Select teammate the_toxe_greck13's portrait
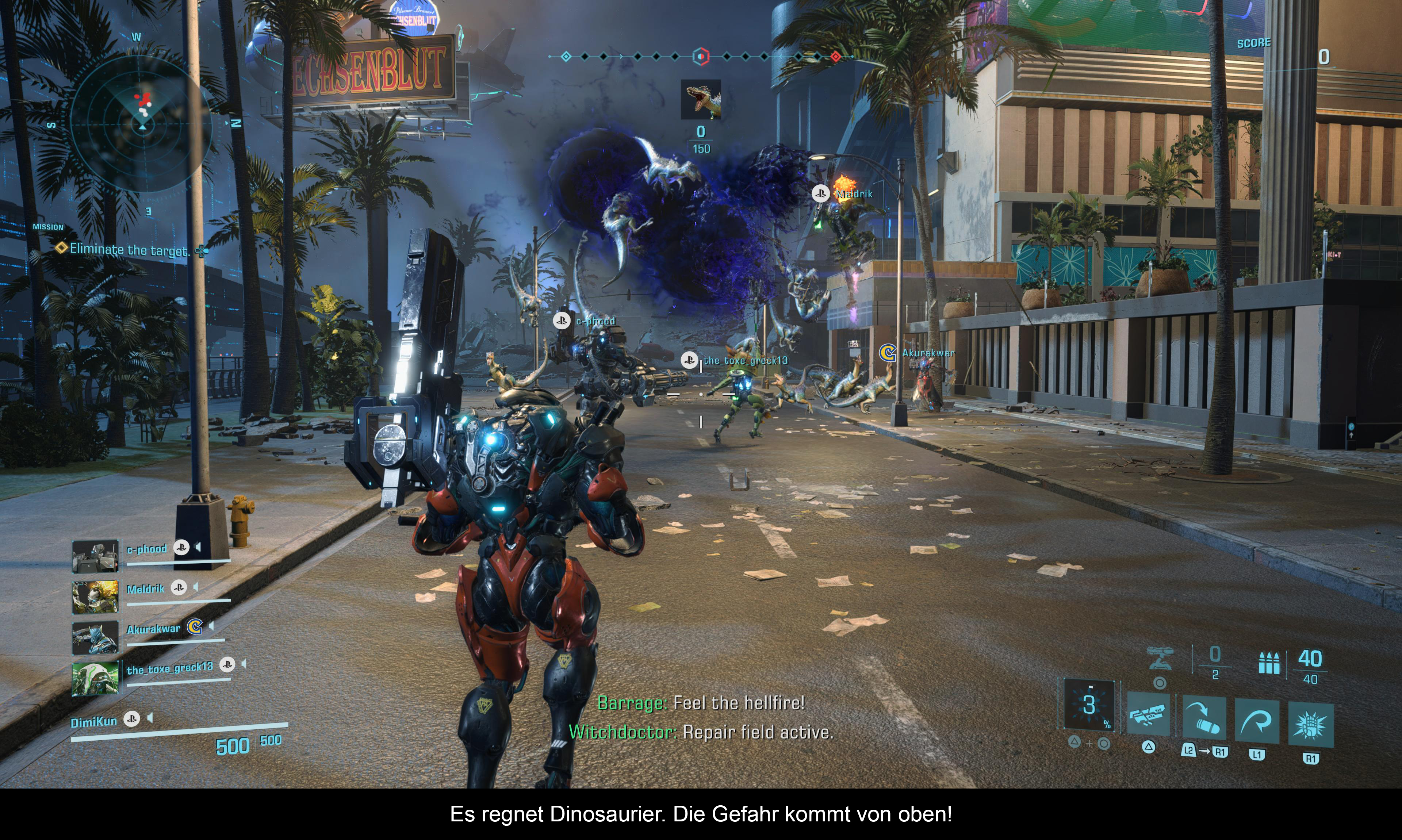The width and height of the screenshot is (1402, 840). pyautogui.click(x=95, y=678)
